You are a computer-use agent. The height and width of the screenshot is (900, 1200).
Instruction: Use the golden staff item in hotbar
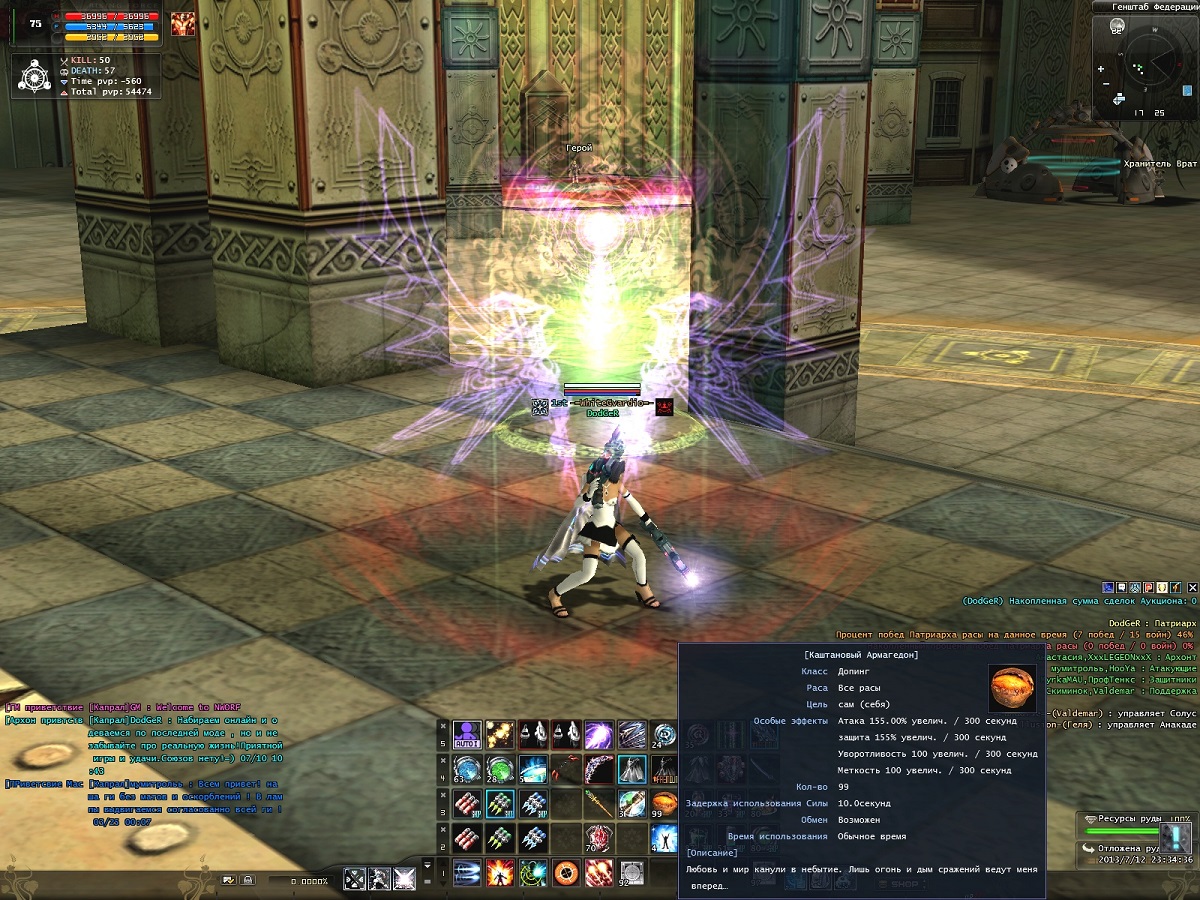tap(598, 803)
